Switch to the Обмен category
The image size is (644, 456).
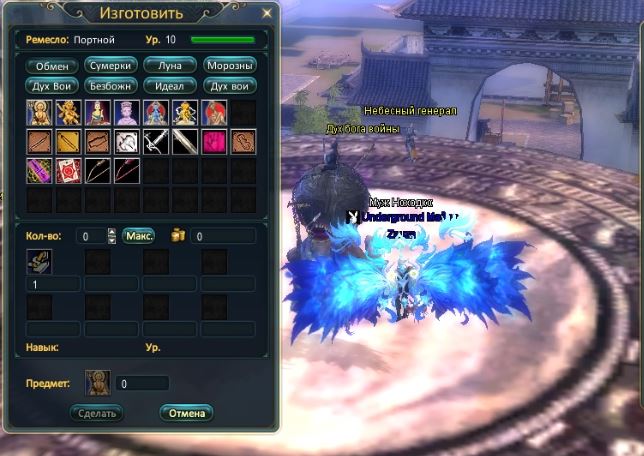[x=52, y=65]
